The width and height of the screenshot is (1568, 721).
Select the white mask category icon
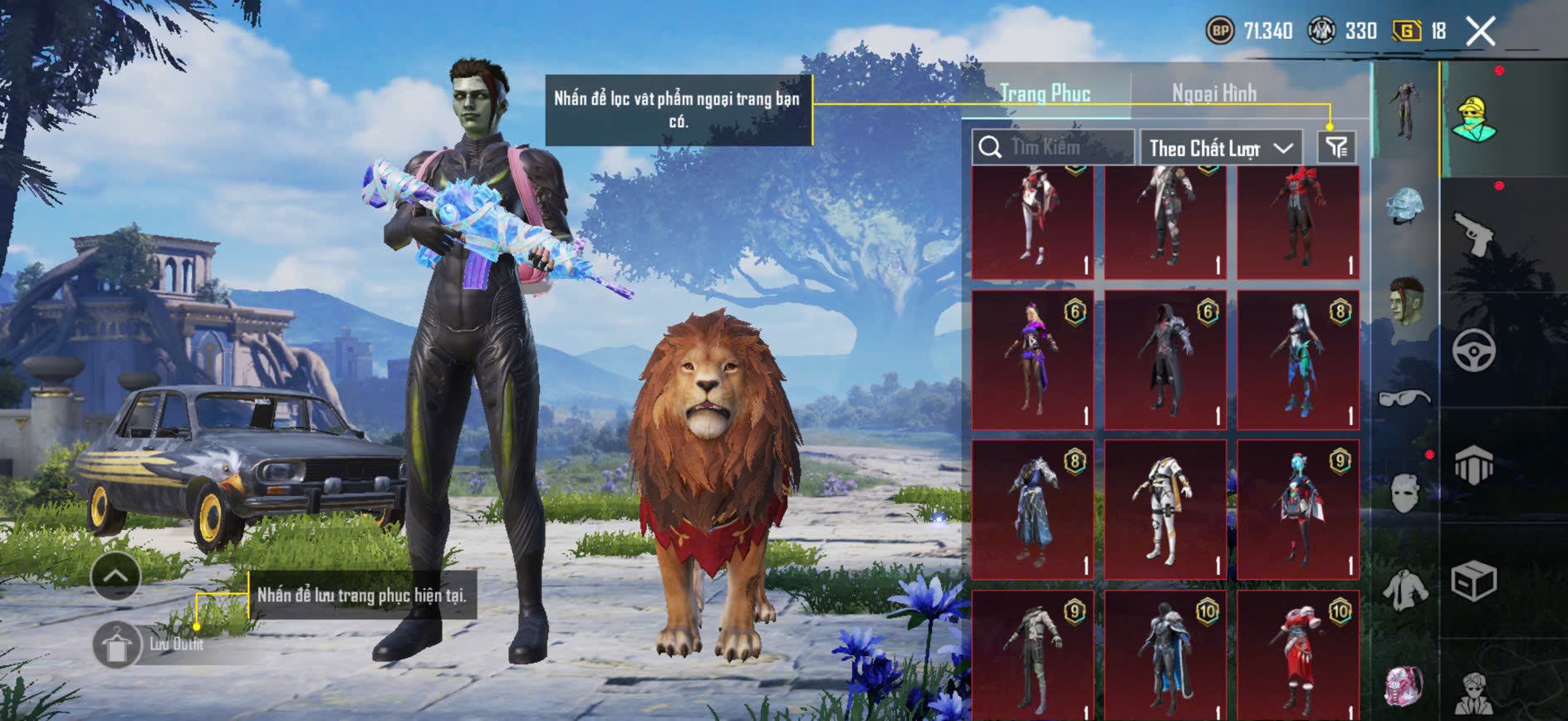[x=1404, y=493]
